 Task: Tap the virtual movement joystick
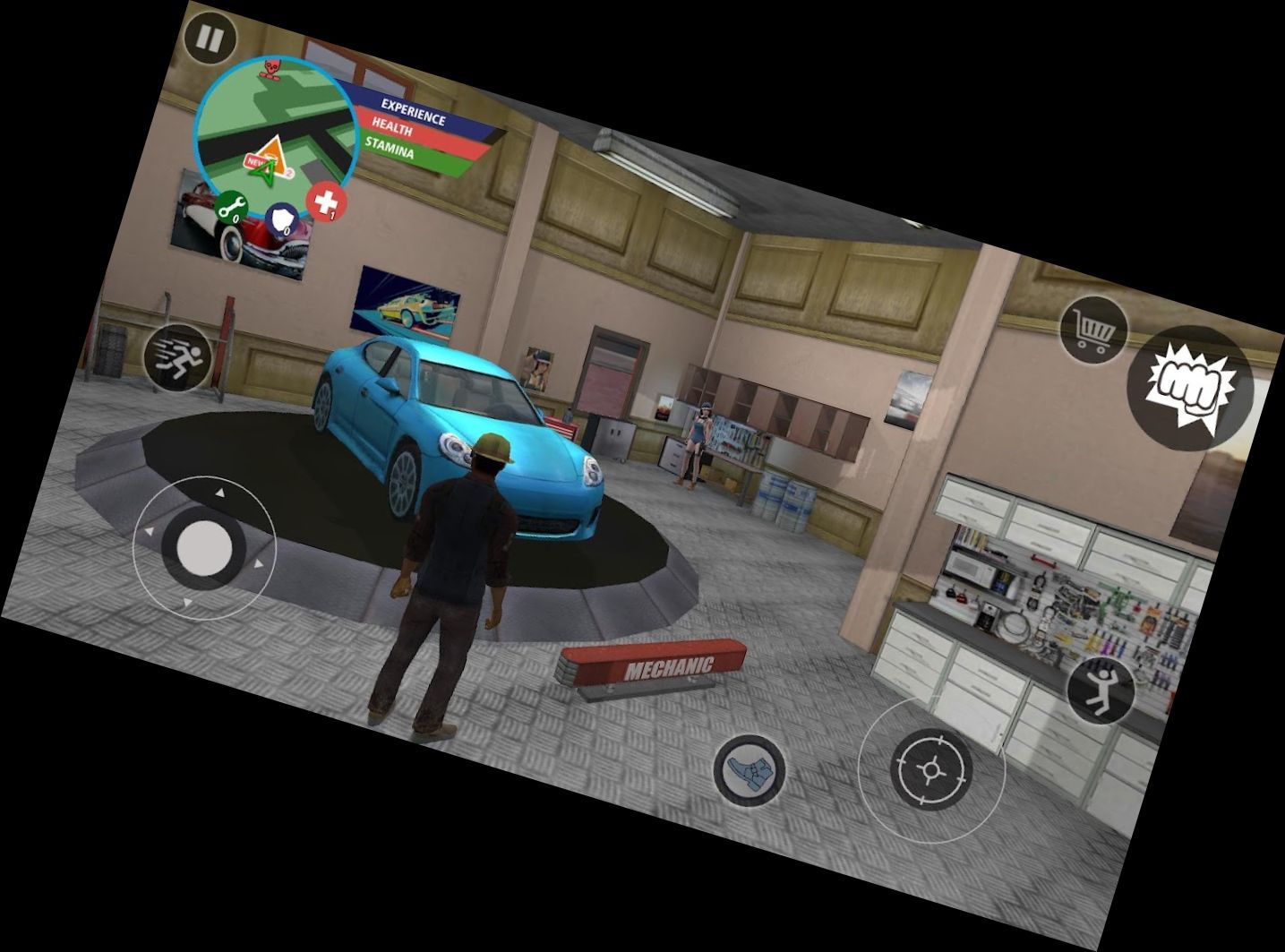(205, 546)
